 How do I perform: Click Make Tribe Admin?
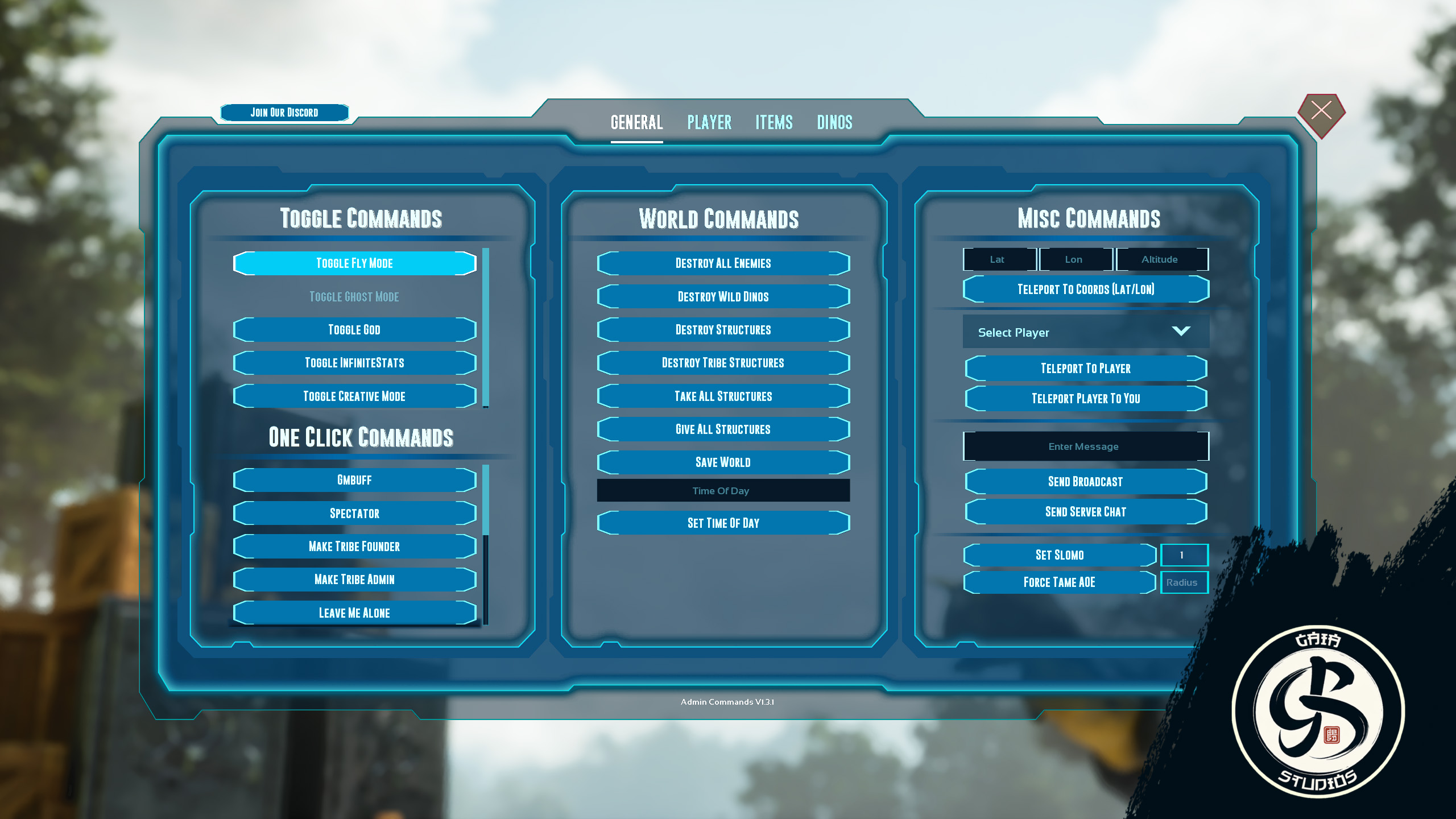click(354, 580)
